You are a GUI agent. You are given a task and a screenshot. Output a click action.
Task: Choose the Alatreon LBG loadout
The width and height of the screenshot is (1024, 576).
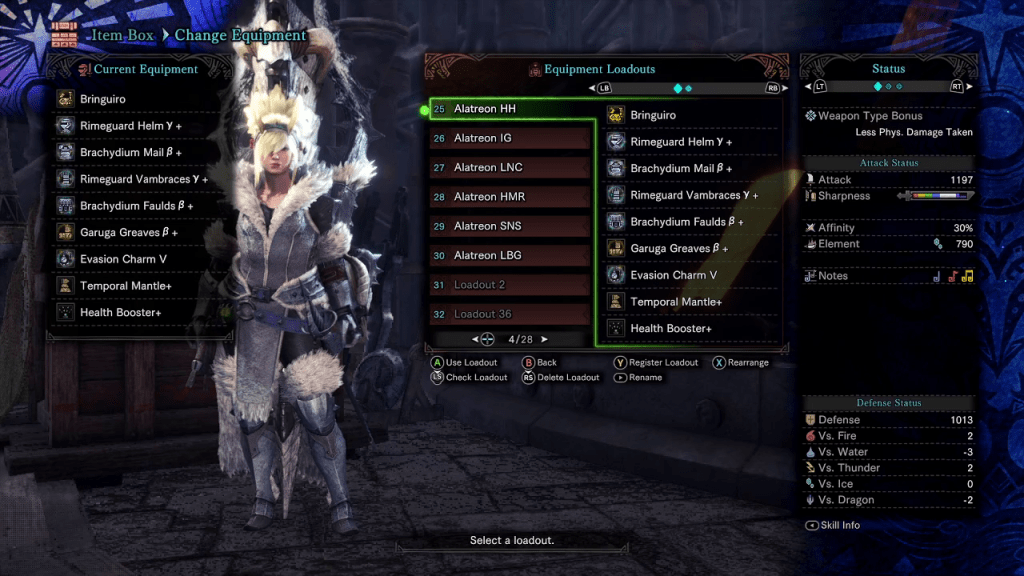tap(510, 255)
